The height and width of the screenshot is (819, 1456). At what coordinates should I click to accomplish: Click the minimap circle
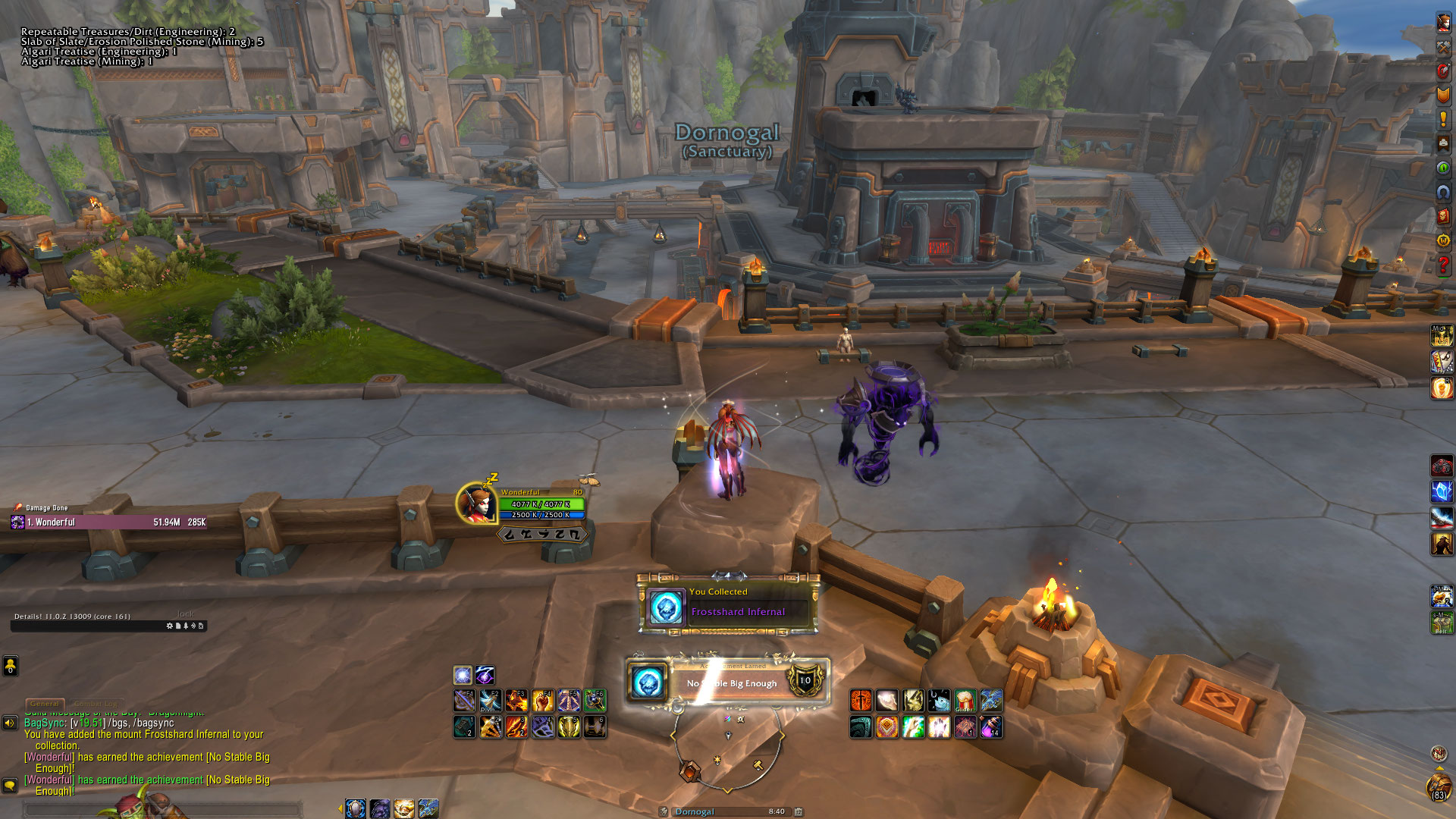click(x=726, y=747)
